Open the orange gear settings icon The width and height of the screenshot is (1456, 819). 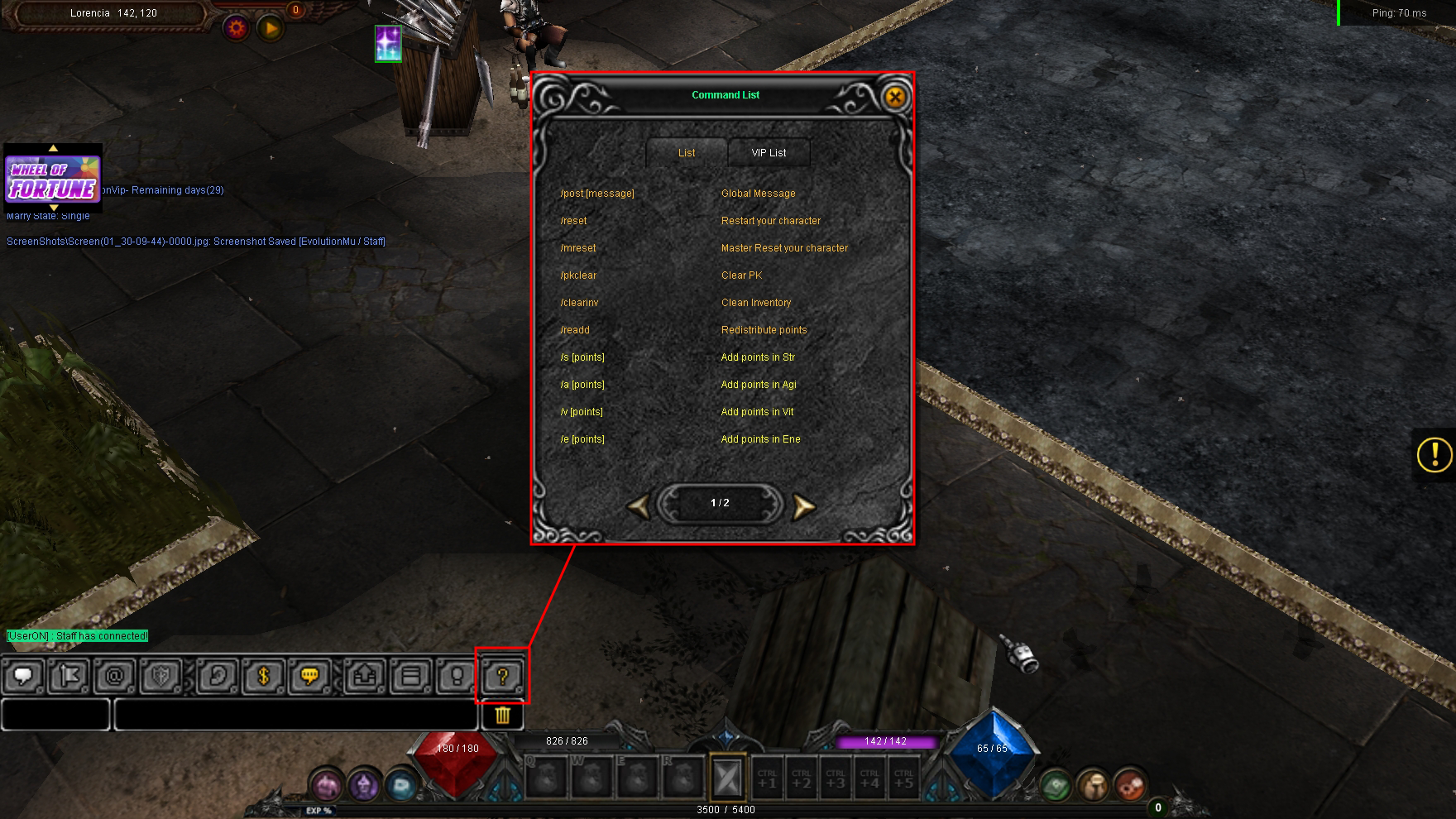coord(237,29)
